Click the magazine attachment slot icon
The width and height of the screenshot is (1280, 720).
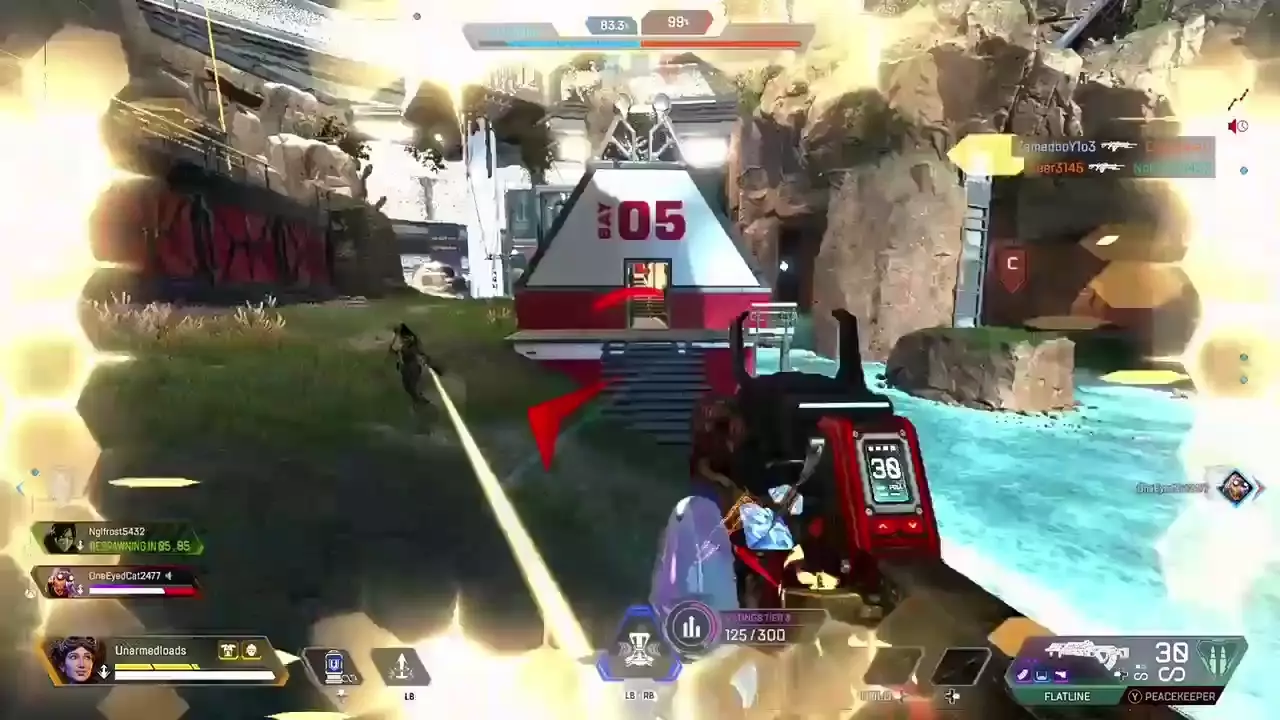(x=1044, y=675)
